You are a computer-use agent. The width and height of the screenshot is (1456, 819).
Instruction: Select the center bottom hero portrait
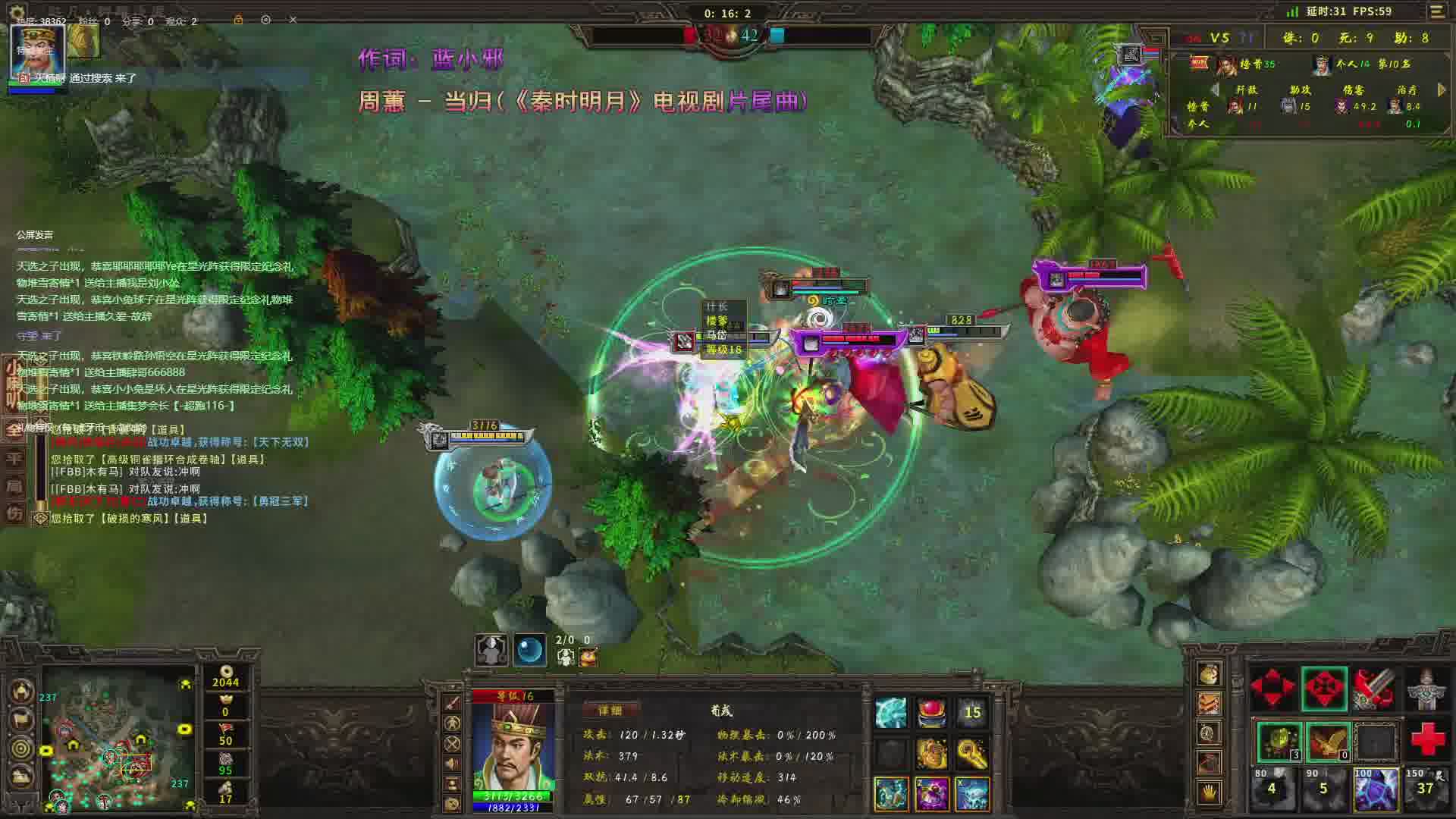(513, 747)
